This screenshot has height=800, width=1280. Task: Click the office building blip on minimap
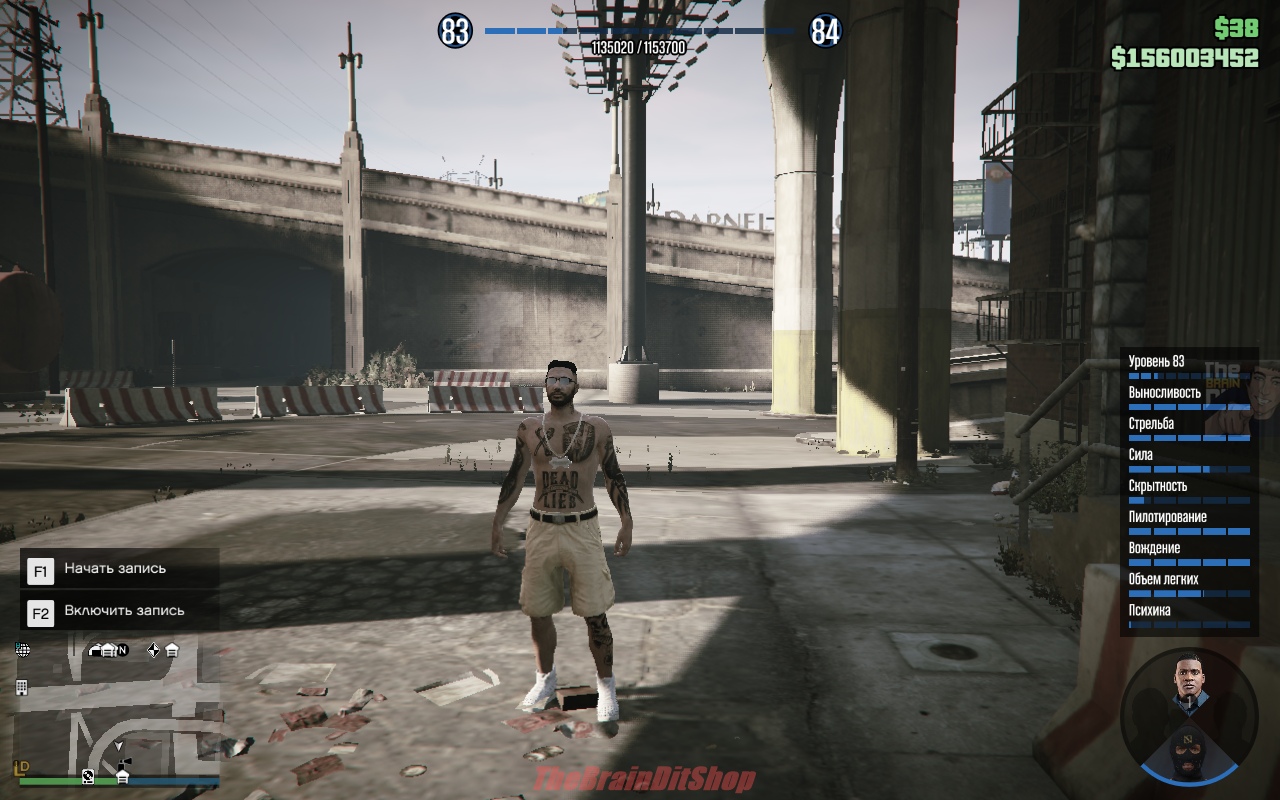(x=22, y=687)
